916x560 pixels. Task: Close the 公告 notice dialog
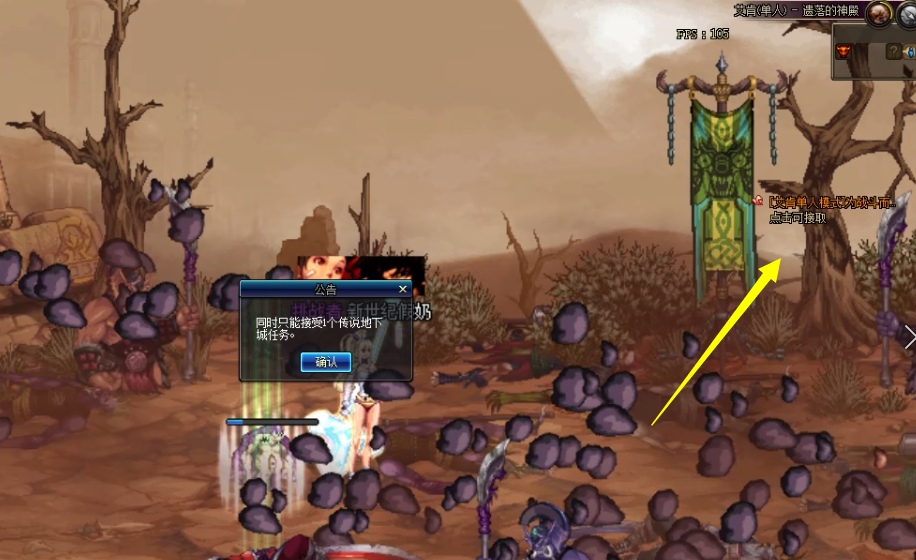click(403, 289)
